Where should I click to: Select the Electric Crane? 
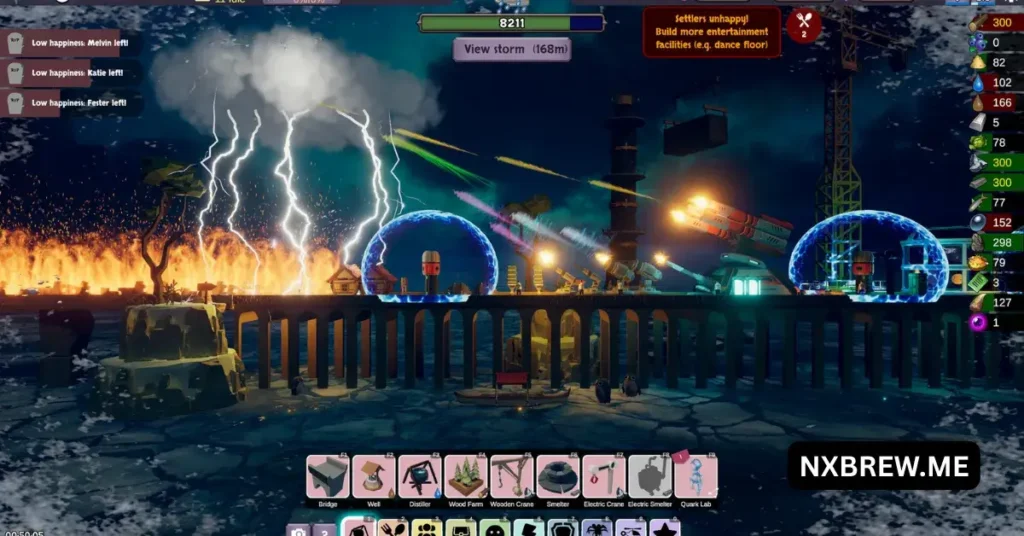click(603, 476)
